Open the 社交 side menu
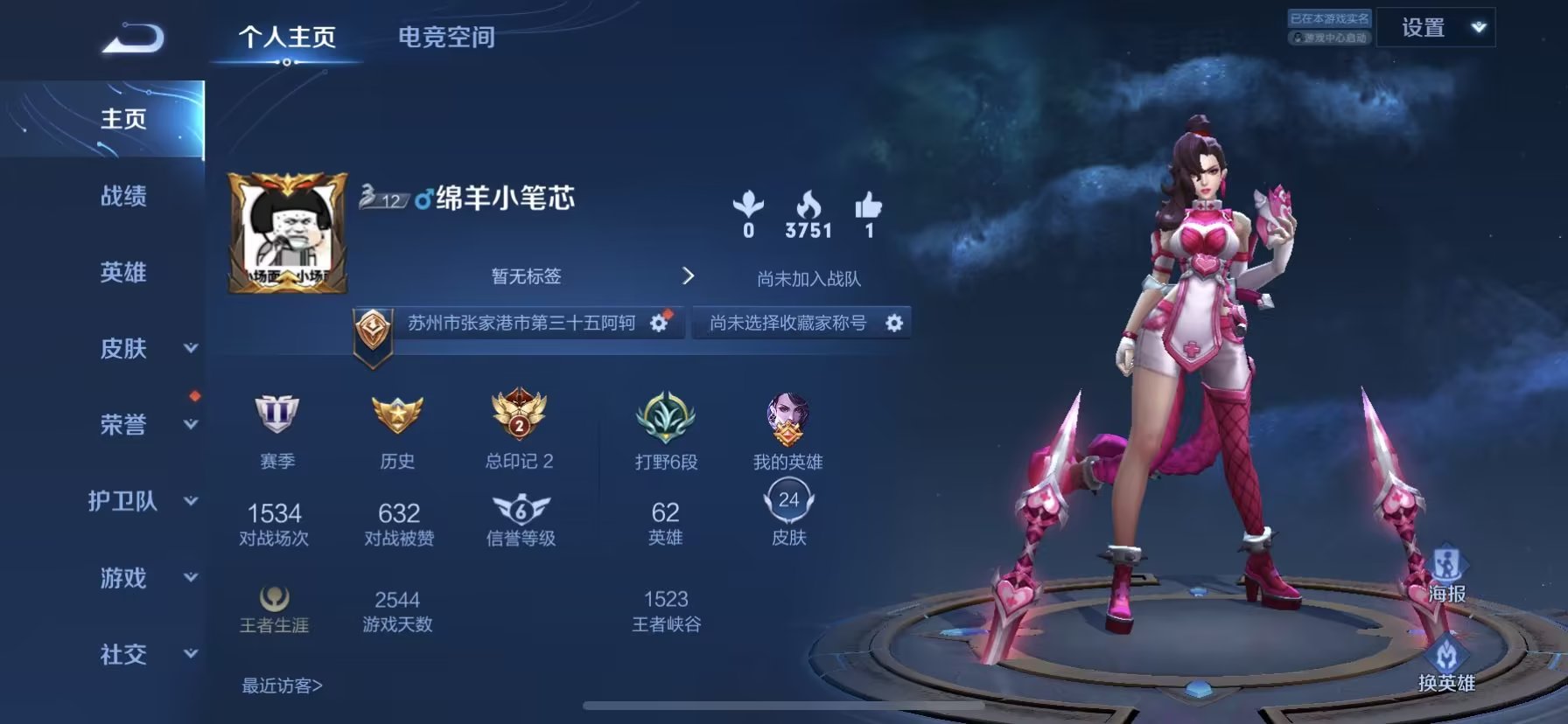Viewport: 1568px width, 724px height. click(140, 654)
